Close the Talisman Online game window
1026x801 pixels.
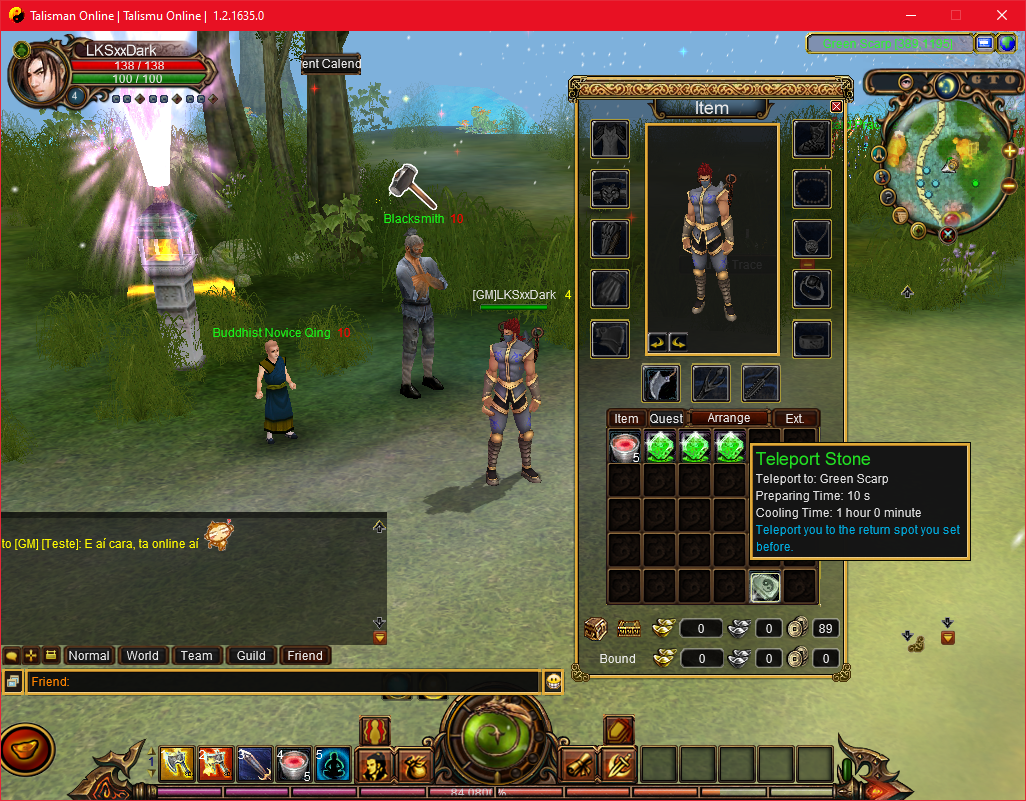tap(1002, 15)
